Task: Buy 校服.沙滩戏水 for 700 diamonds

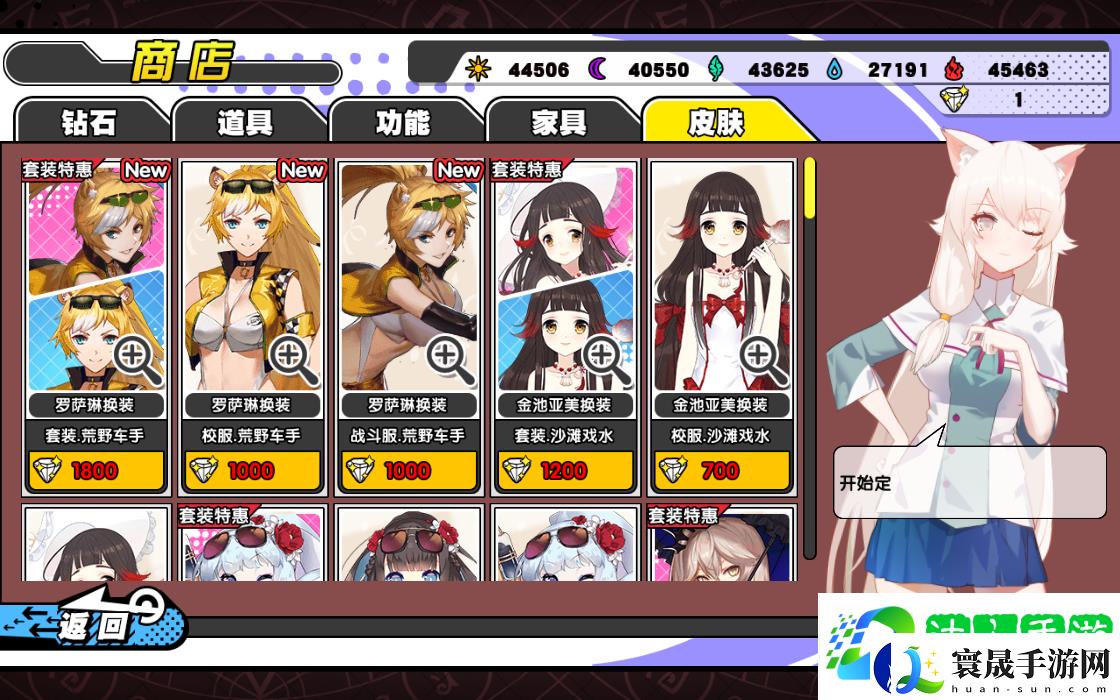Action: tap(721, 470)
